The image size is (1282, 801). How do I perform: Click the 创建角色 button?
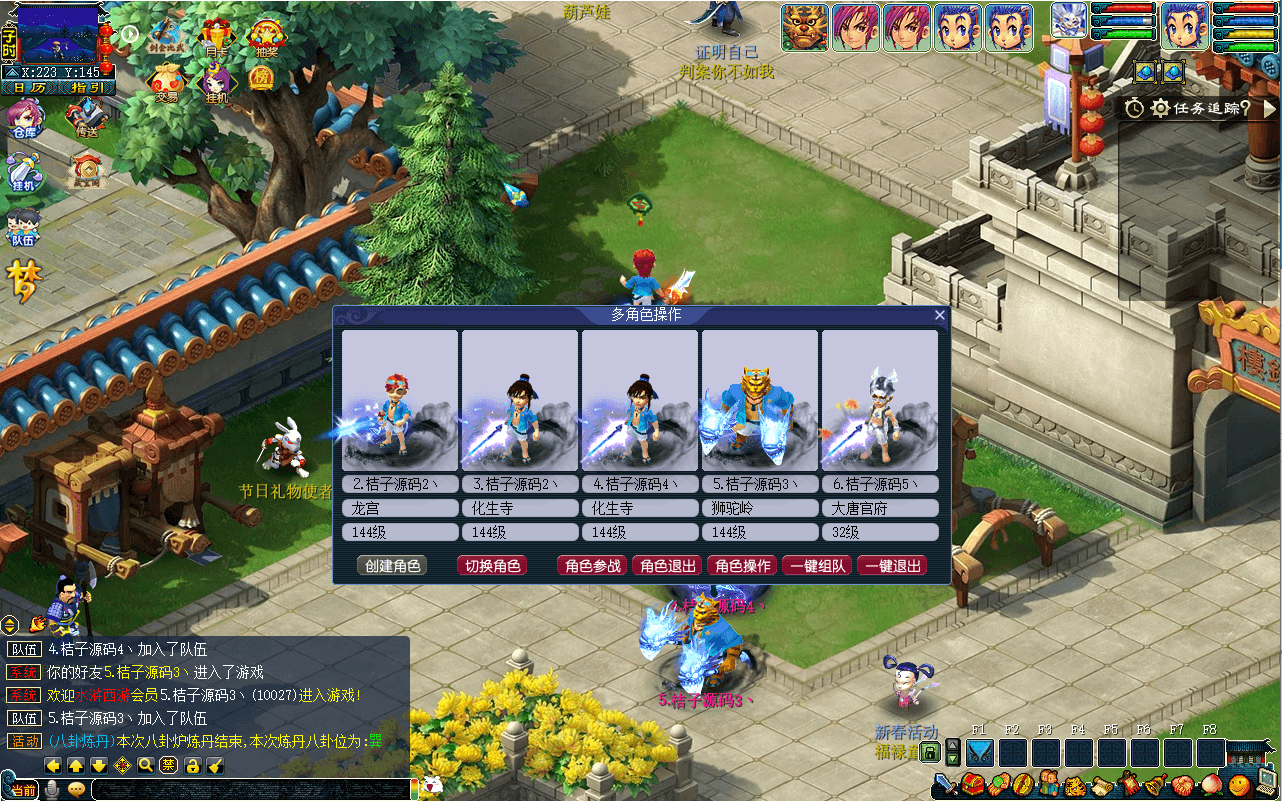tap(392, 566)
